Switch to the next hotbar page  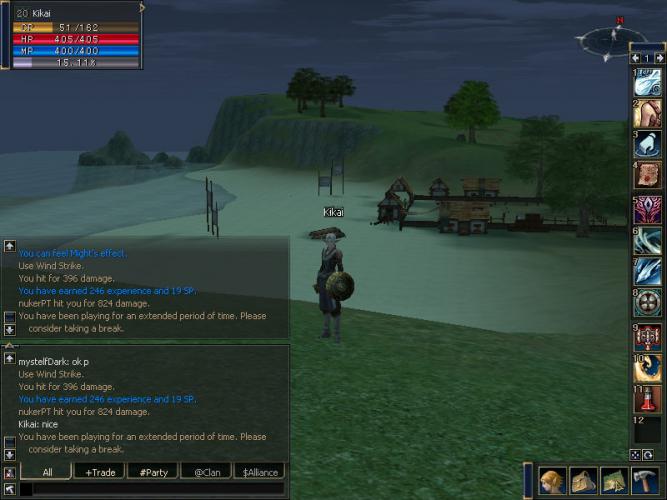pyautogui.click(x=659, y=59)
